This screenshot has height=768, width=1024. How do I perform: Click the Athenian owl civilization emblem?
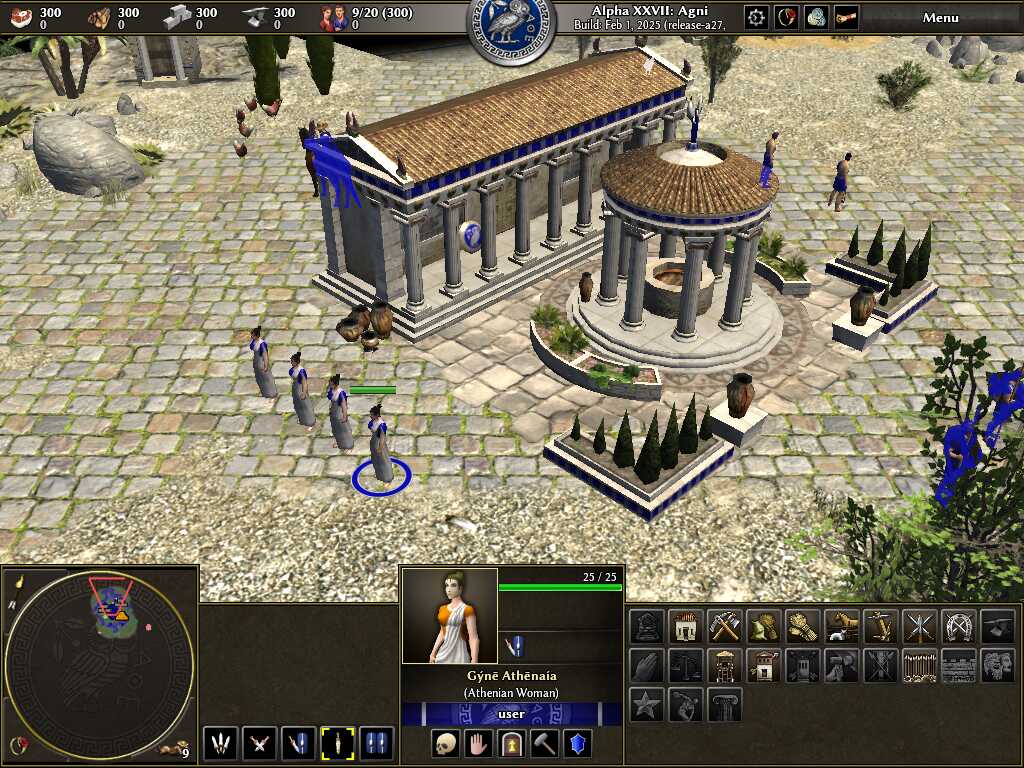click(512, 28)
